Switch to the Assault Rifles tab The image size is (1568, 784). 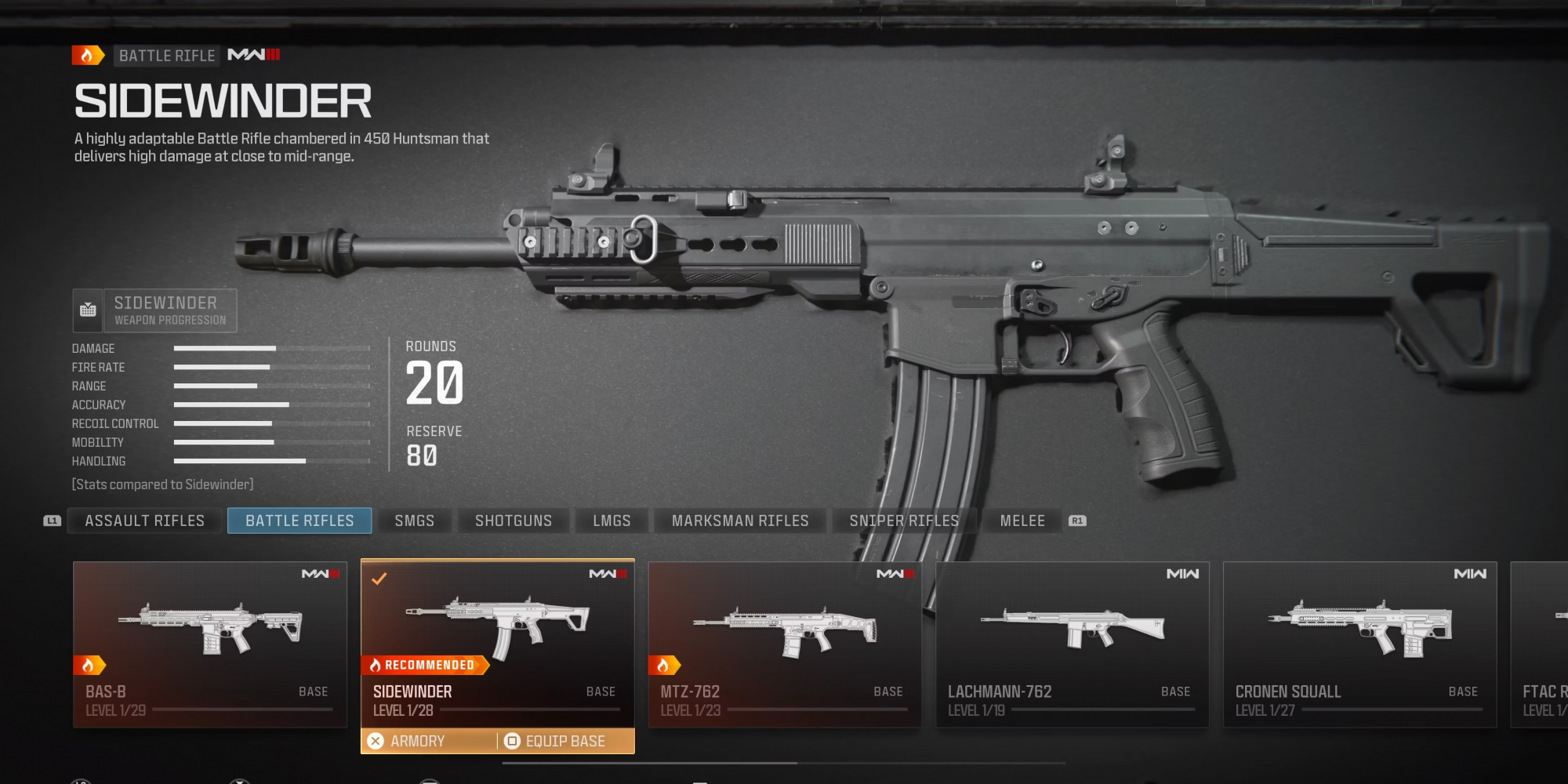click(x=144, y=521)
